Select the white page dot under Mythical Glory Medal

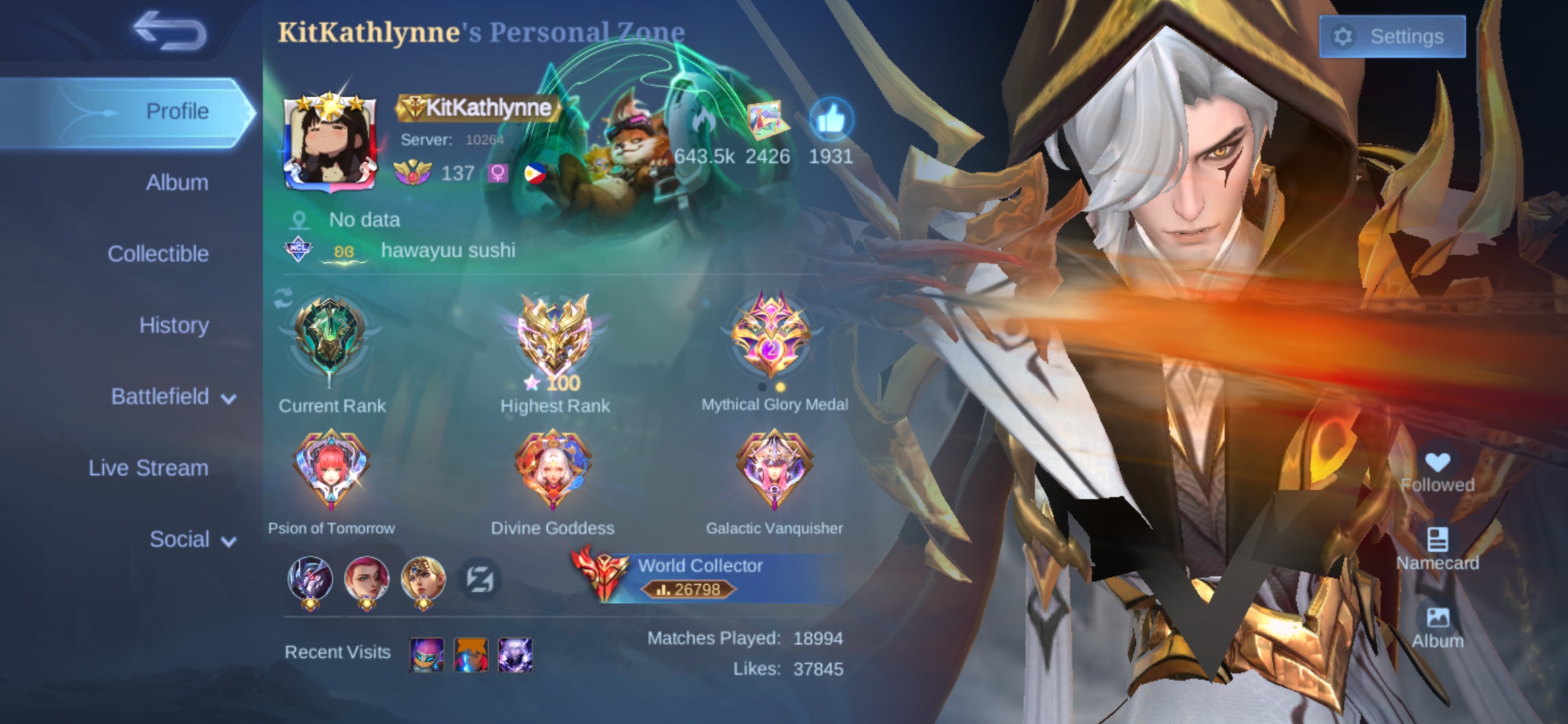point(763,387)
